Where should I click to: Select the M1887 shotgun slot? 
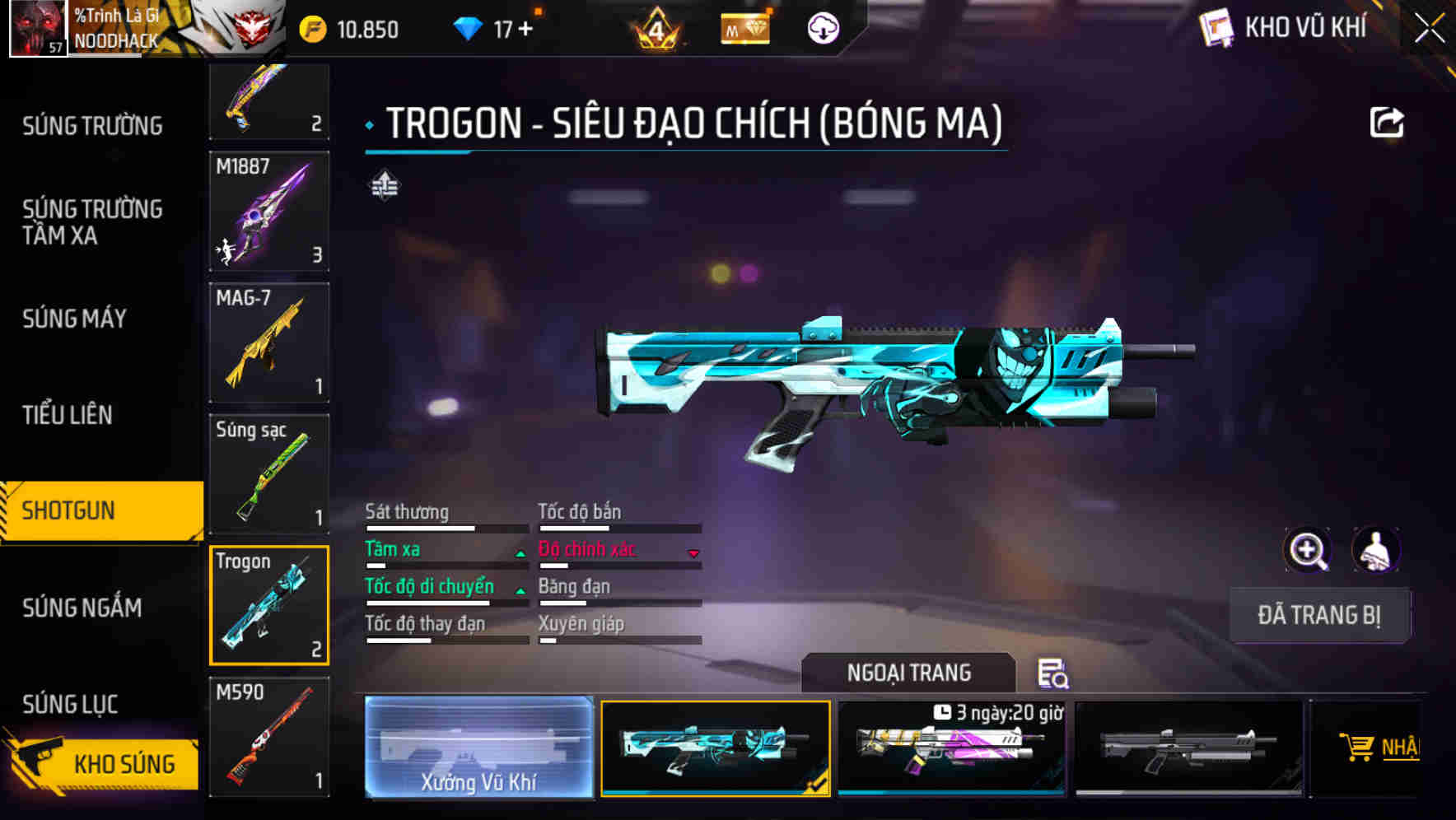point(269,211)
